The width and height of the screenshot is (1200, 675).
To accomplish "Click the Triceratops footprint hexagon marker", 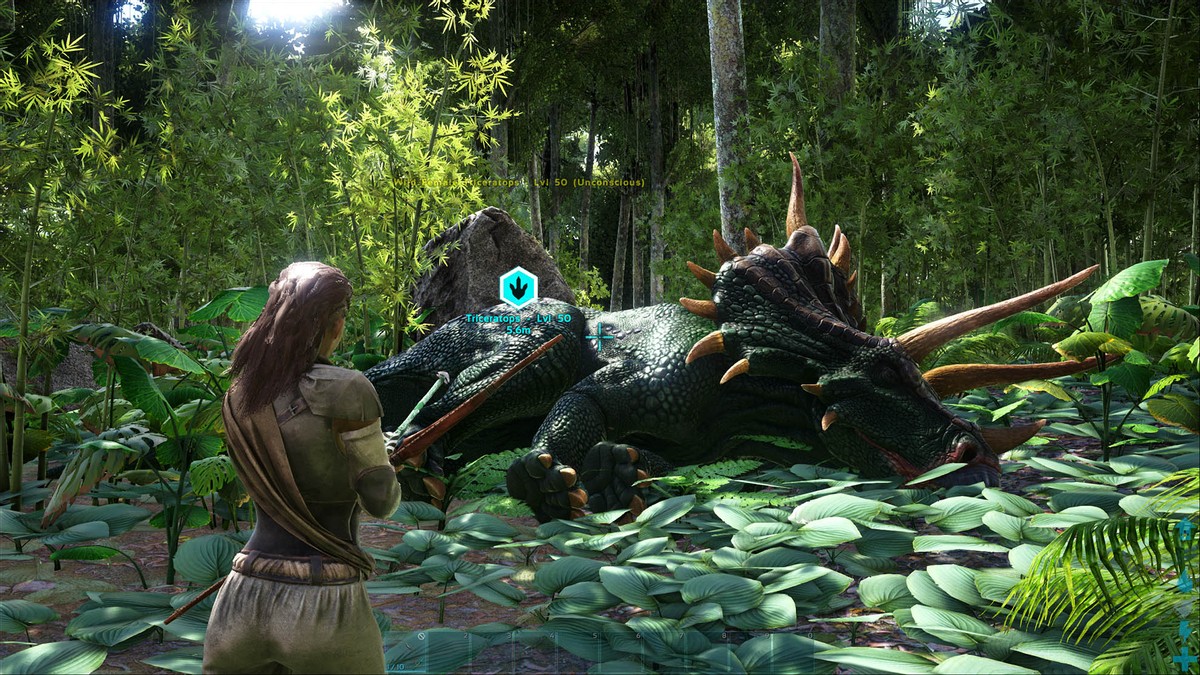I will [x=518, y=288].
